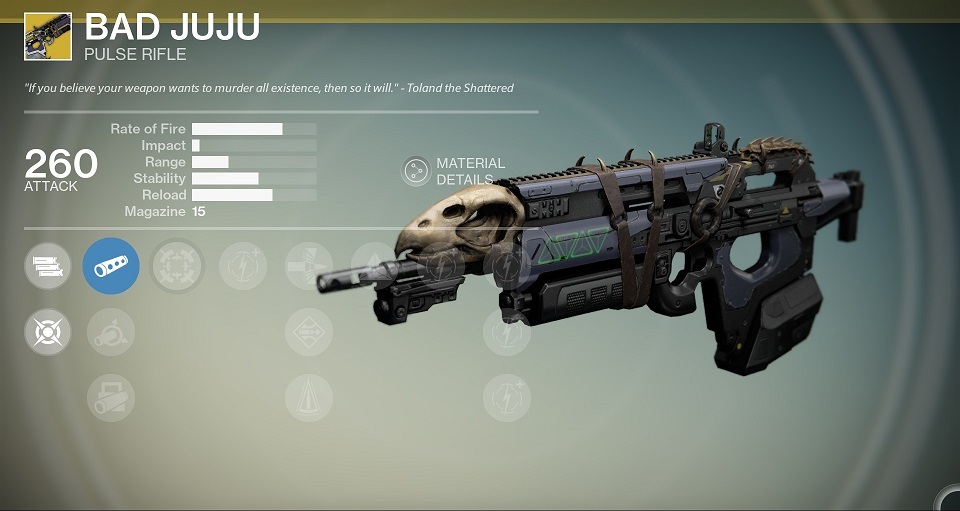Screen dimensions: 960x511
Task: Click the Bad Juju weapon thumbnail icon
Action: point(48,37)
